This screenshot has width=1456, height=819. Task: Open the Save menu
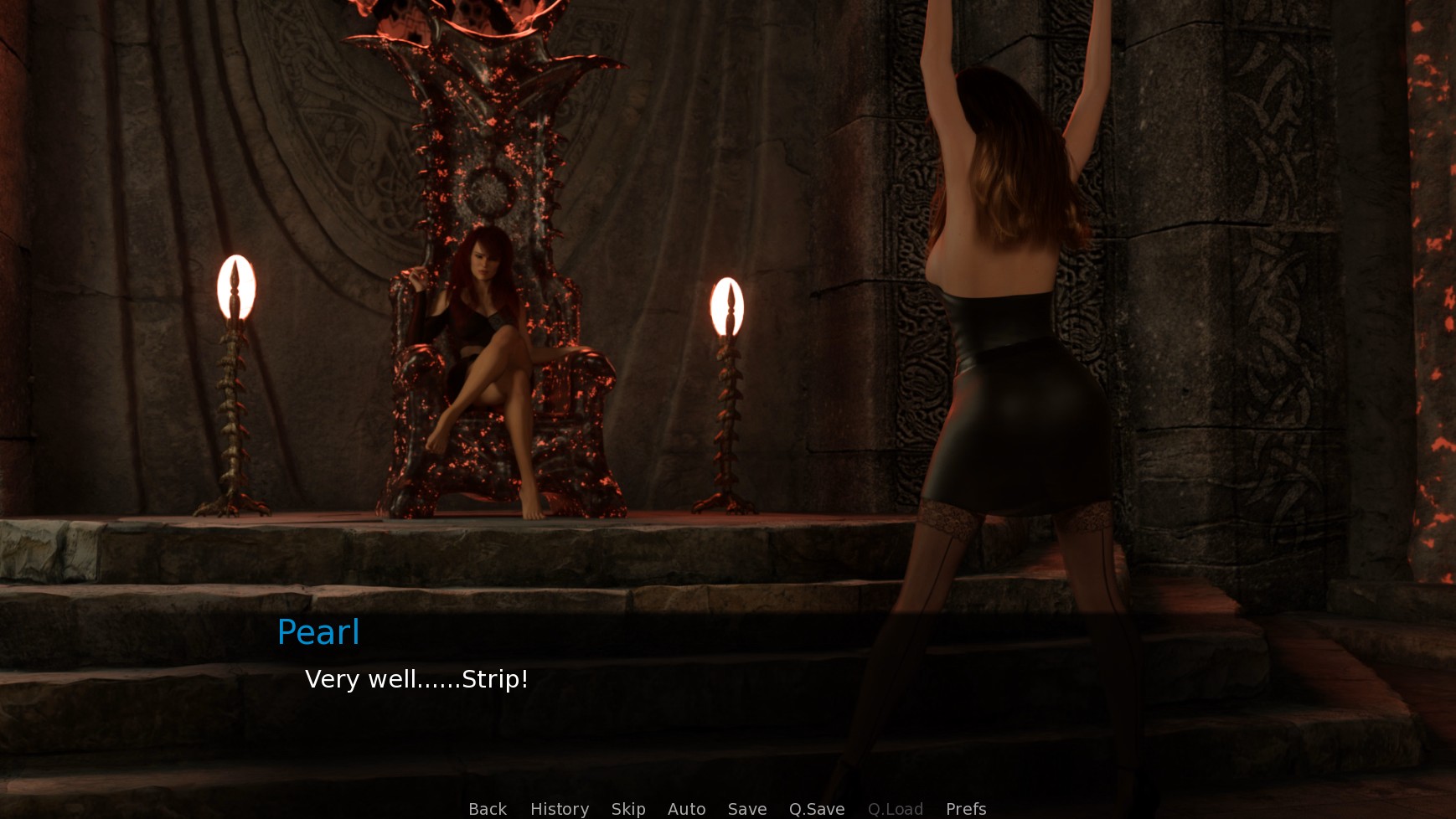[747, 809]
